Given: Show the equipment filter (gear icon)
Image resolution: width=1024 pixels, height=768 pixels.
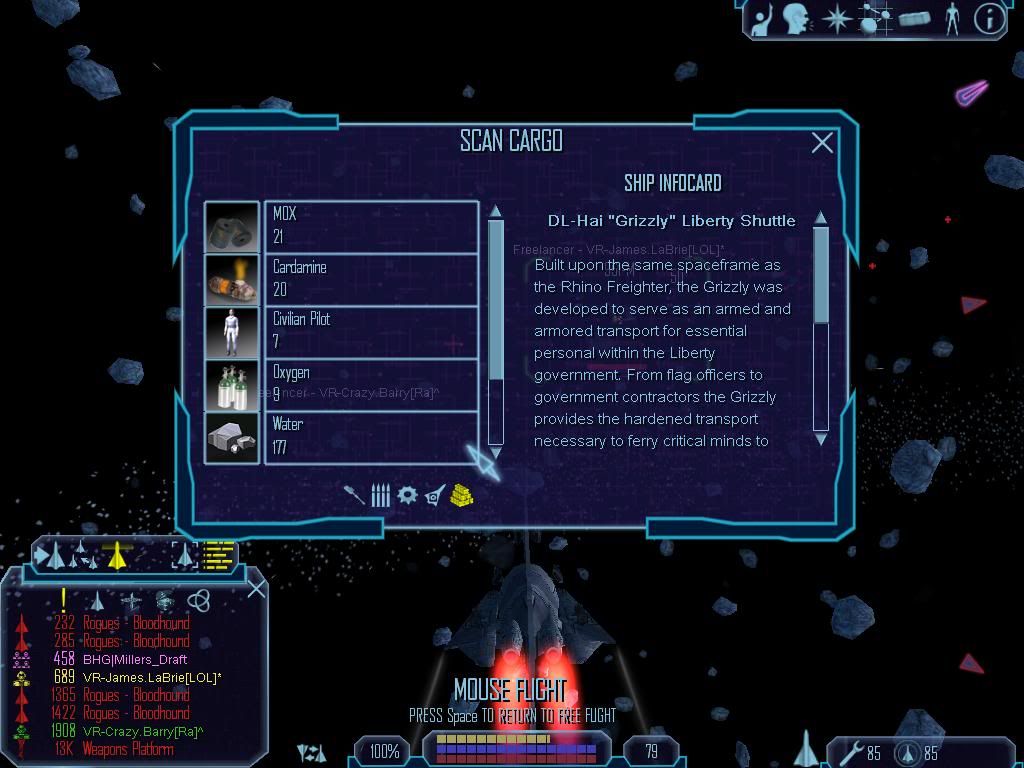Looking at the screenshot, I should pos(407,495).
